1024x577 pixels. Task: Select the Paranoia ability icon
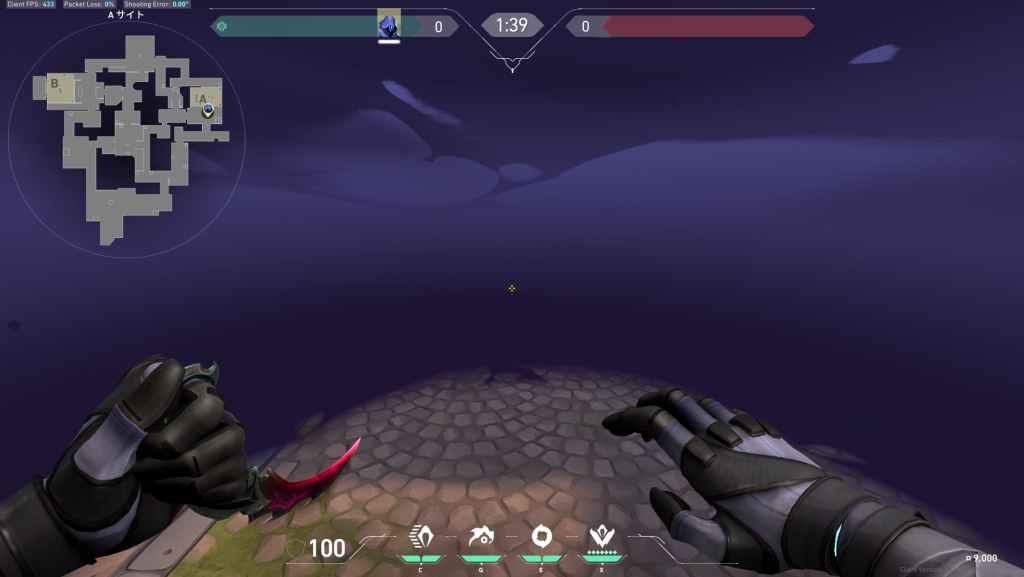tap(481, 537)
